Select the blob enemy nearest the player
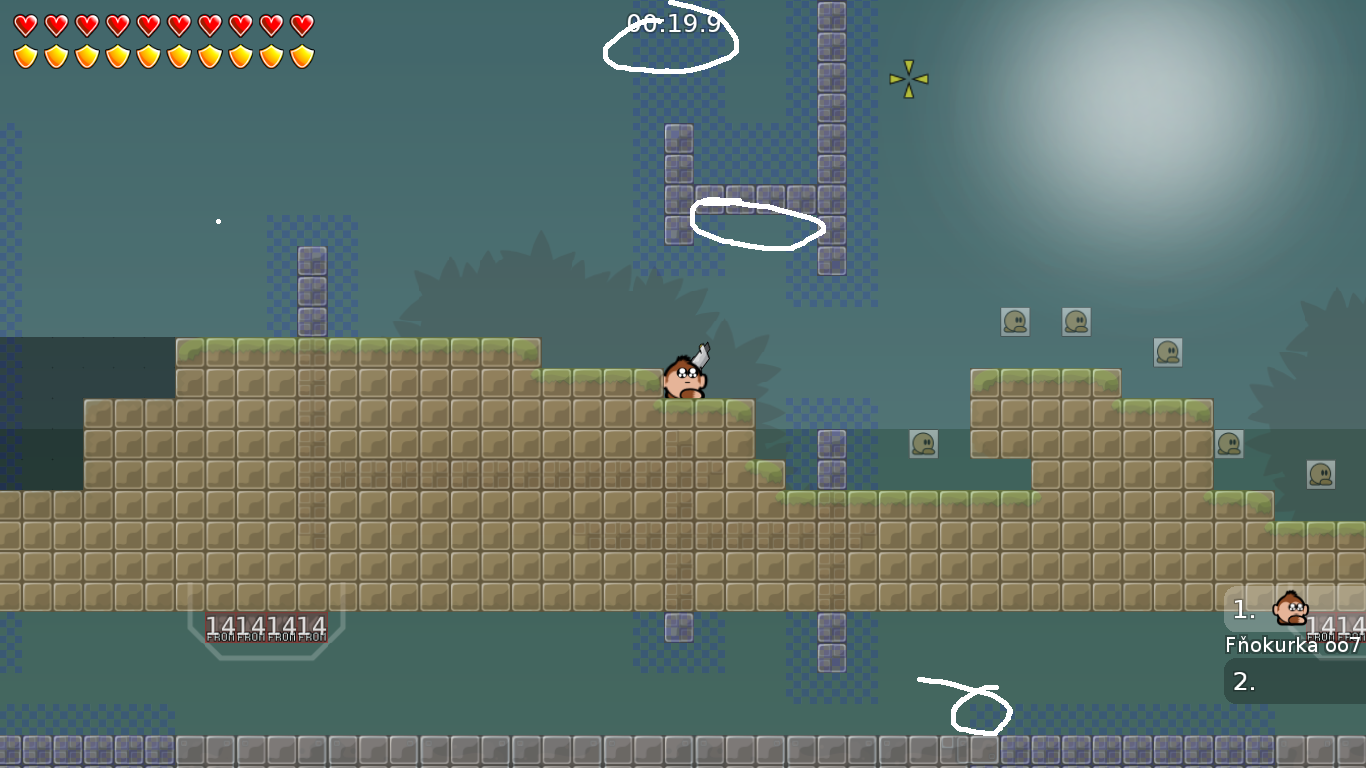Screen dimensions: 1366x768 (x=924, y=443)
